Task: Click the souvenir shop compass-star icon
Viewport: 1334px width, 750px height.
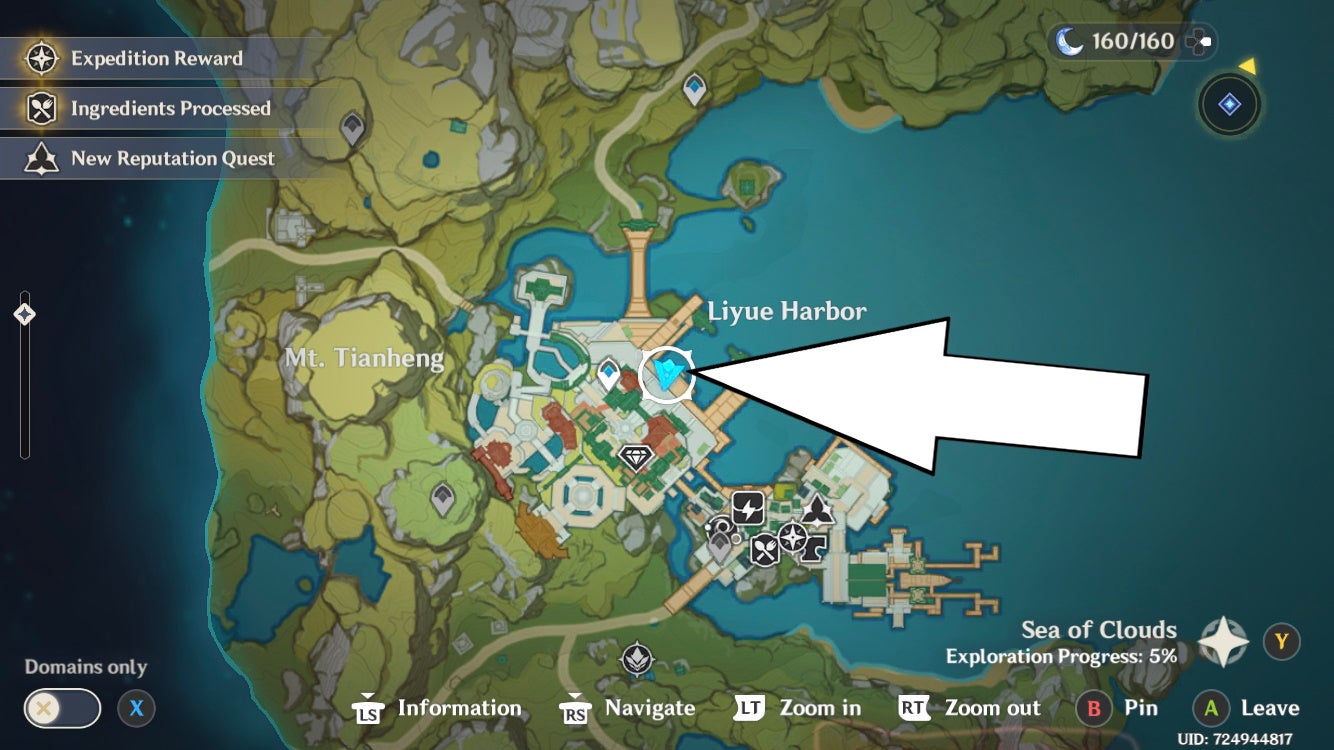Action: click(x=791, y=538)
